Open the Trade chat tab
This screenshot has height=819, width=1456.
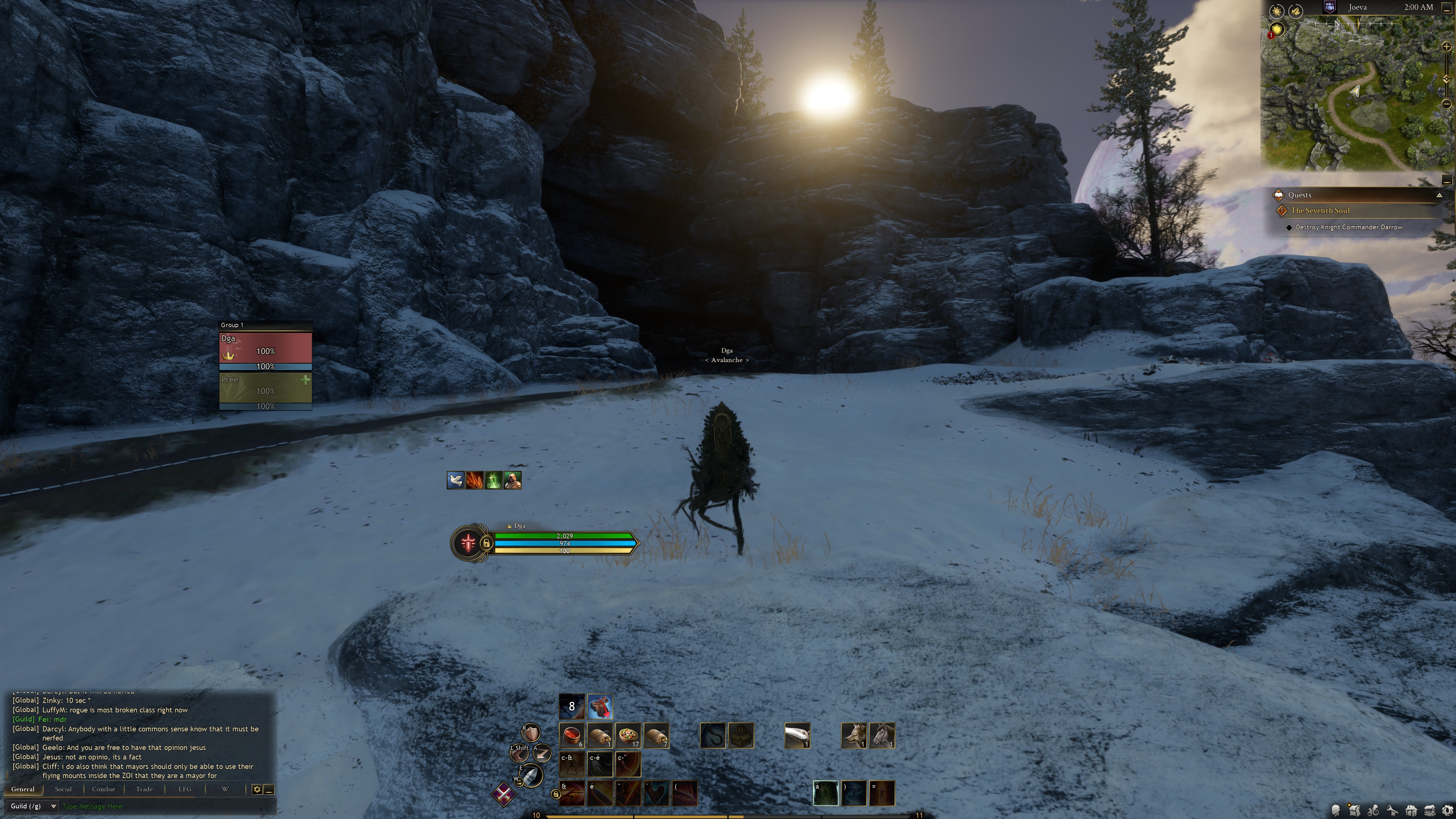(x=144, y=789)
